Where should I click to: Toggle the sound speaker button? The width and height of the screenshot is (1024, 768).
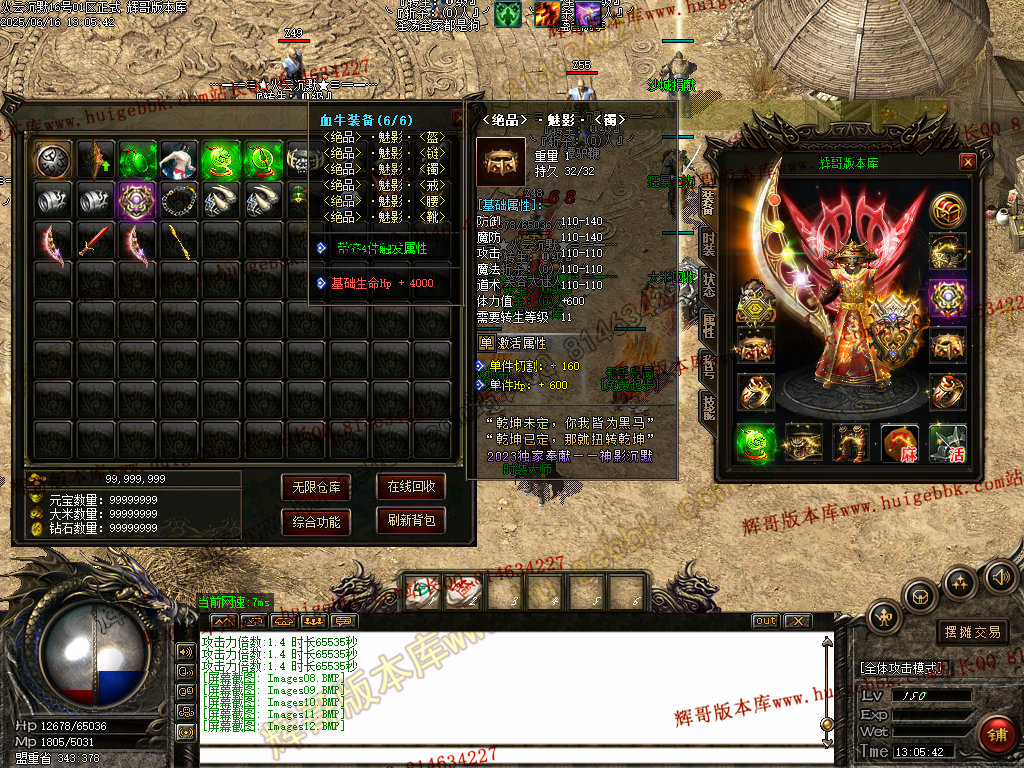(x=1000, y=576)
